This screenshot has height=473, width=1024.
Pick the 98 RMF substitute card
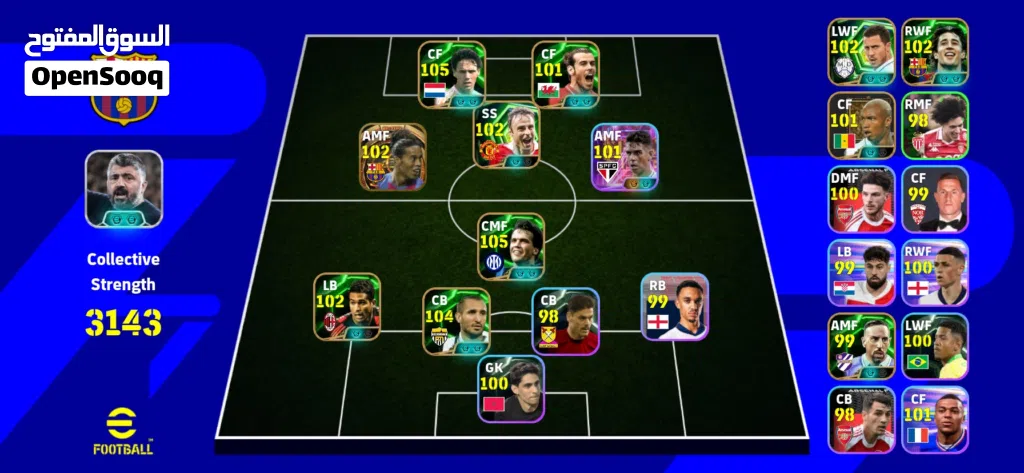pyautogui.click(x=935, y=125)
